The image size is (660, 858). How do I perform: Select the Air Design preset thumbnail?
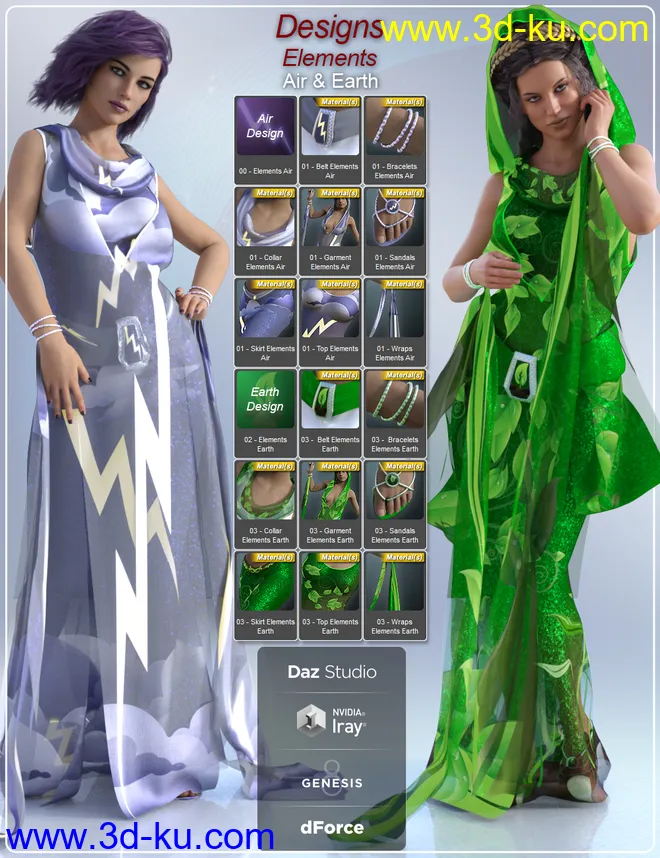click(265, 128)
